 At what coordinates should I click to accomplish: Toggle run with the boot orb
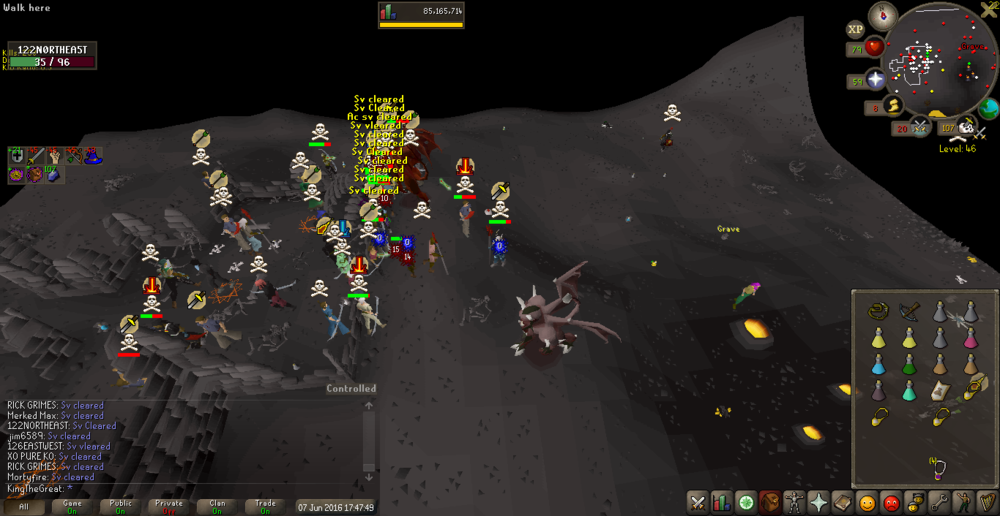click(x=893, y=105)
